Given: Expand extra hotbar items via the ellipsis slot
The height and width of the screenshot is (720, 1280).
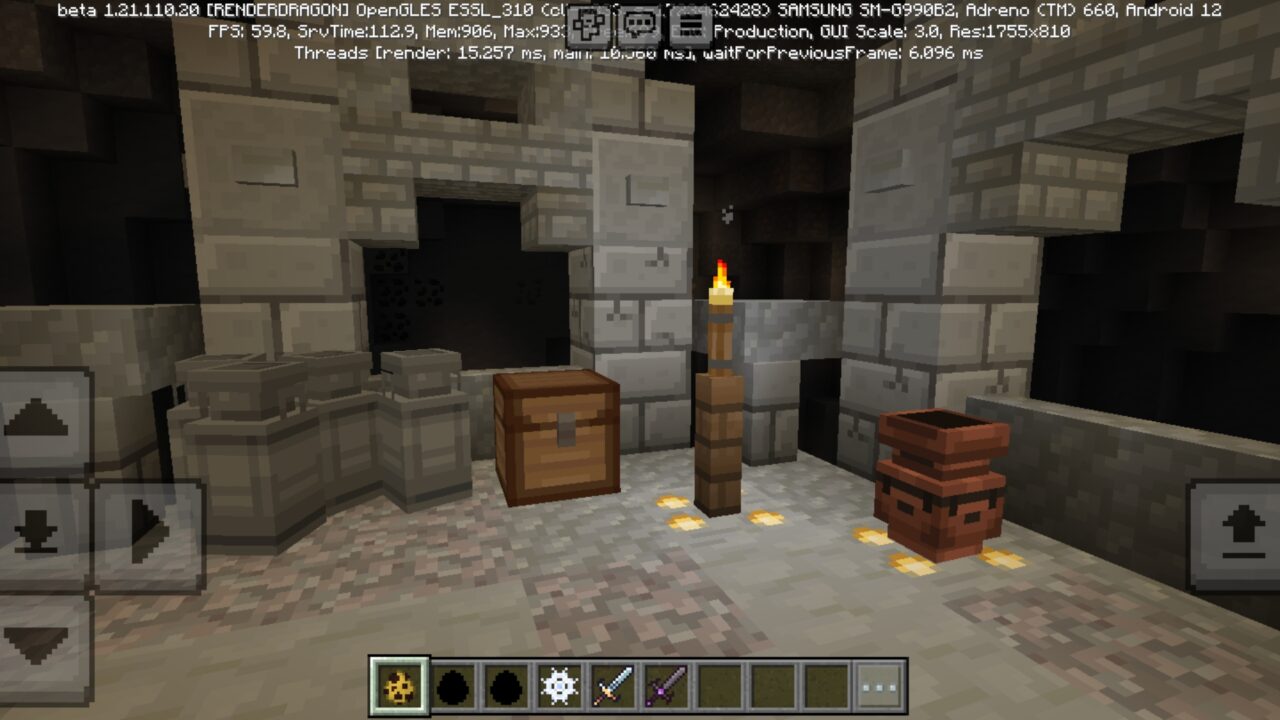Looking at the screenshot, I should 876,685.
